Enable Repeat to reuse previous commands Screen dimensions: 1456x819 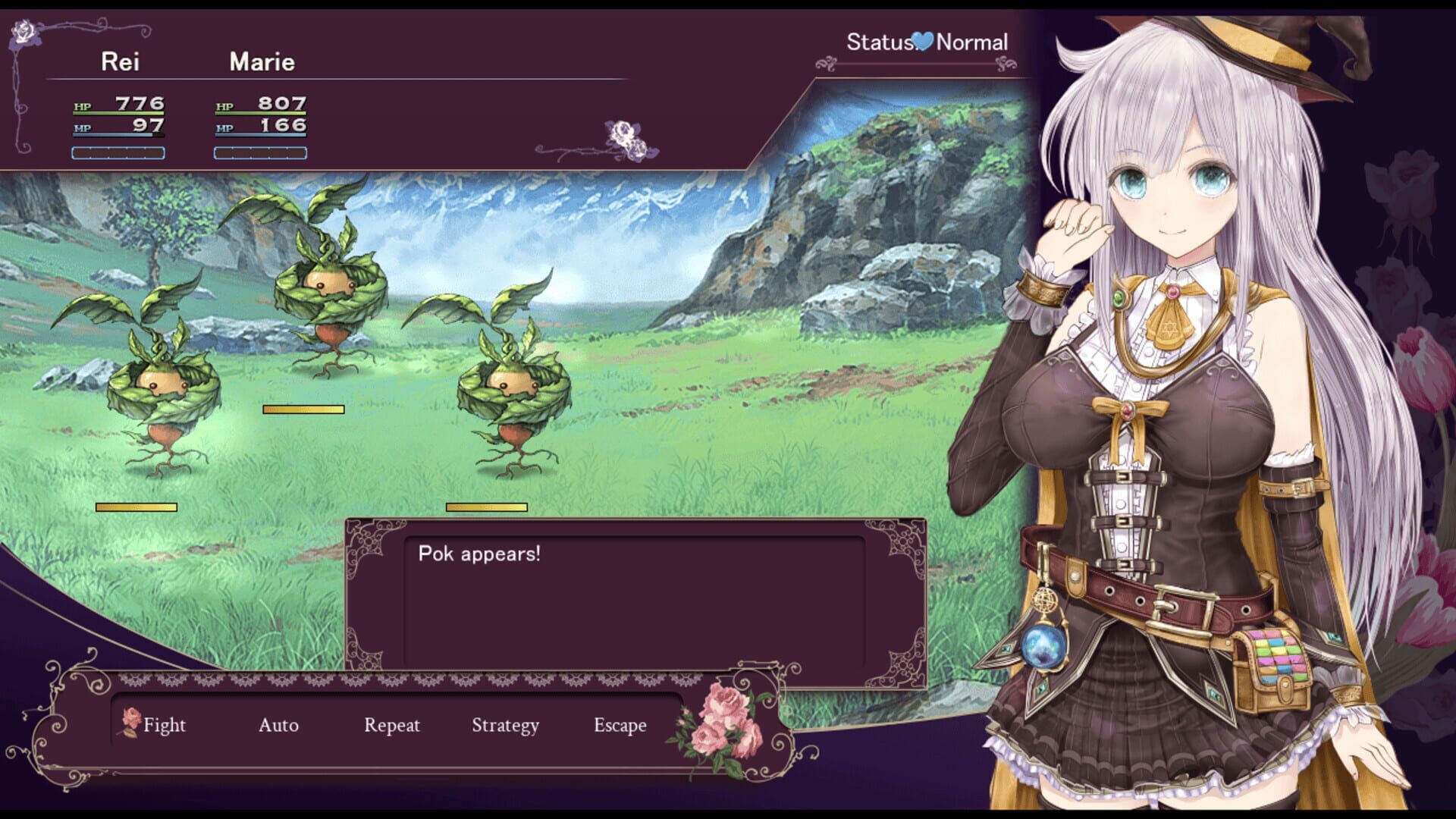pos(391,725)
